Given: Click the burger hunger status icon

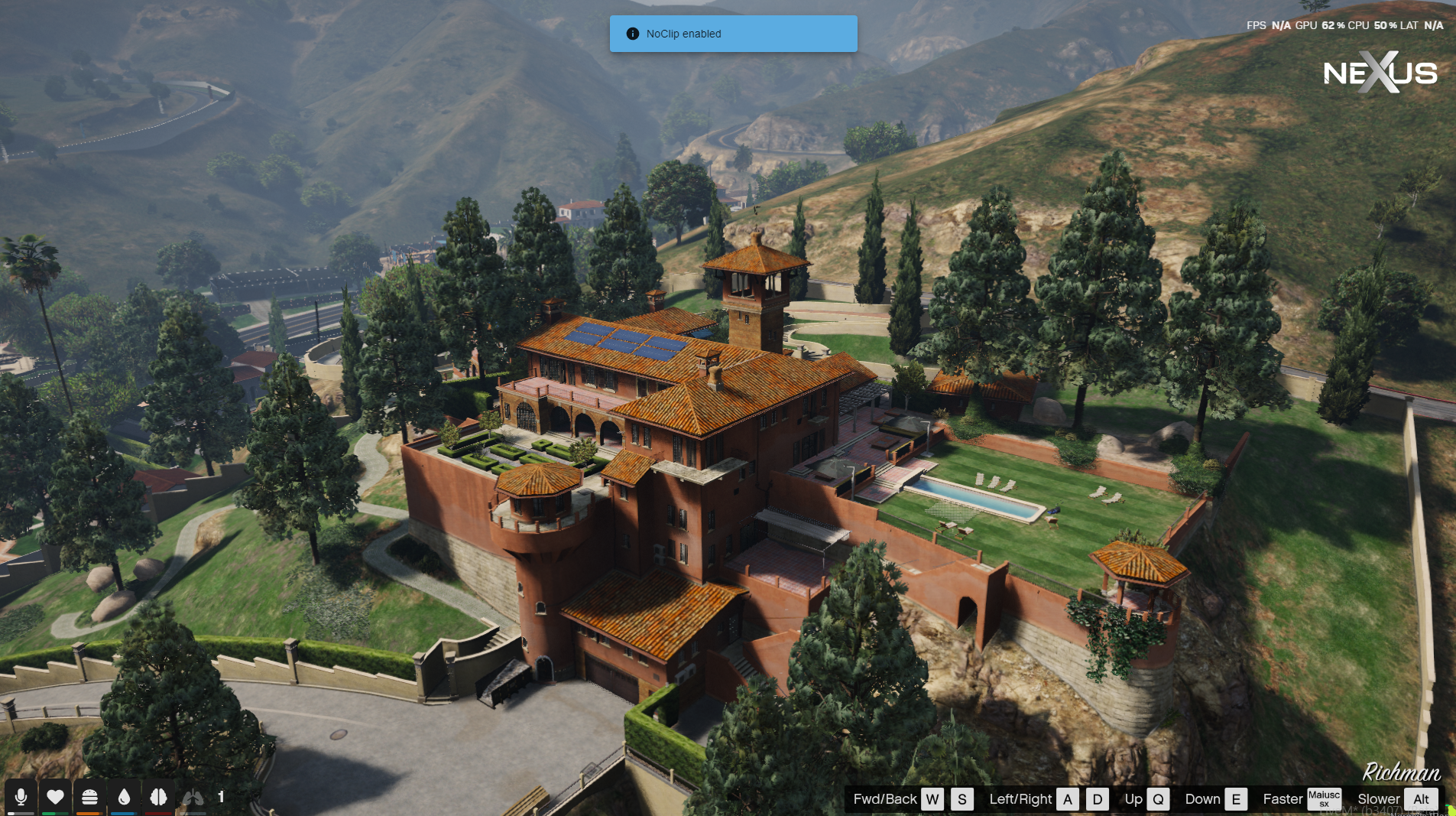Looking at the screenshot, I should [x=89, y=797].
